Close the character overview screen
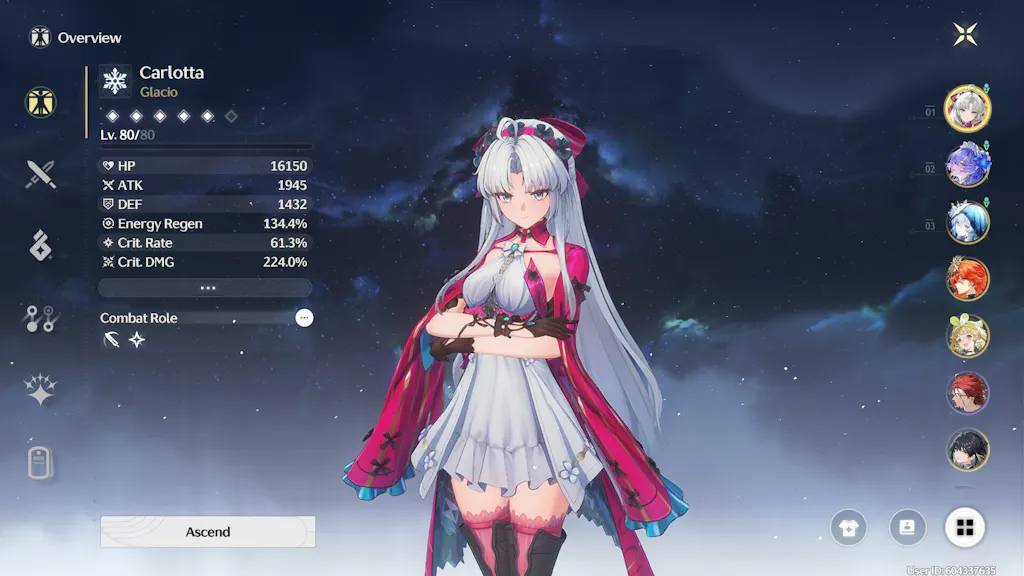This screenshot has width=1024, height=576. tap(965, 35)
